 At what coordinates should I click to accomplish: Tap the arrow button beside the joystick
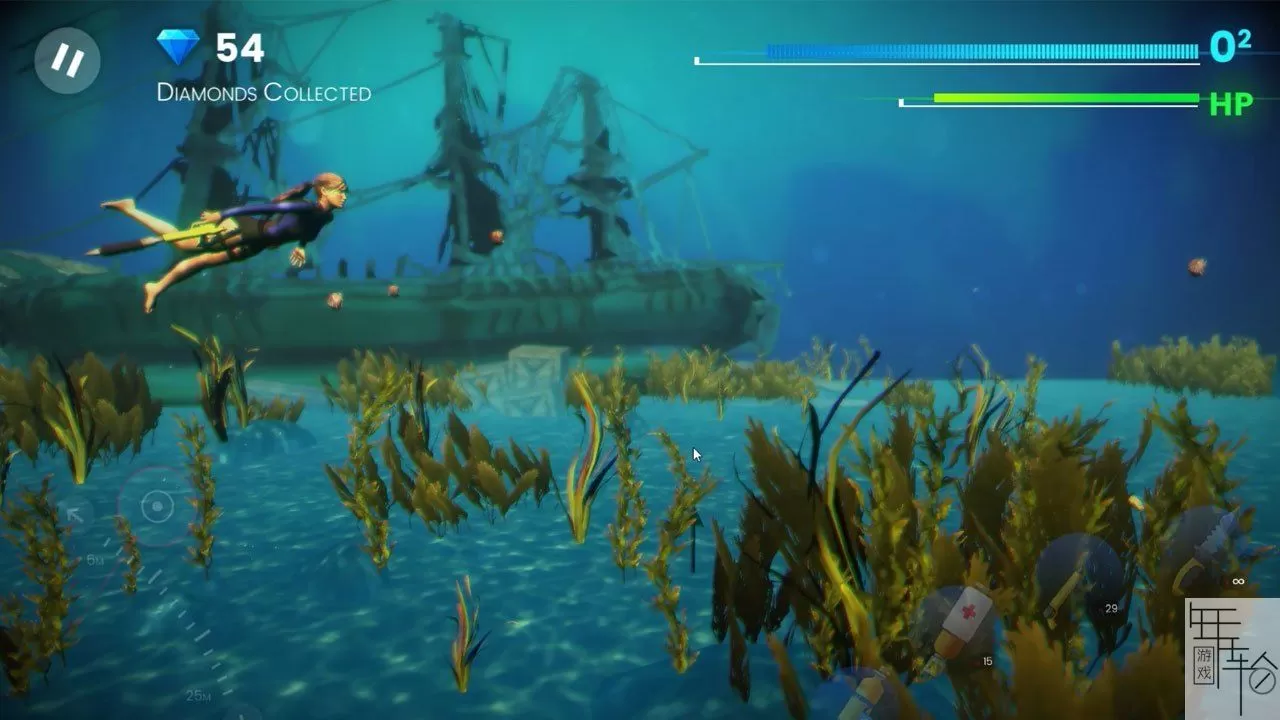point(75,515)
